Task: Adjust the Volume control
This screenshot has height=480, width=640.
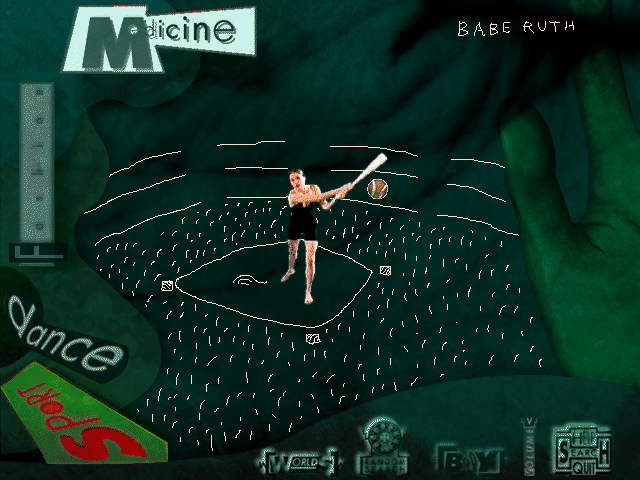Action: [x=530, y=443]
